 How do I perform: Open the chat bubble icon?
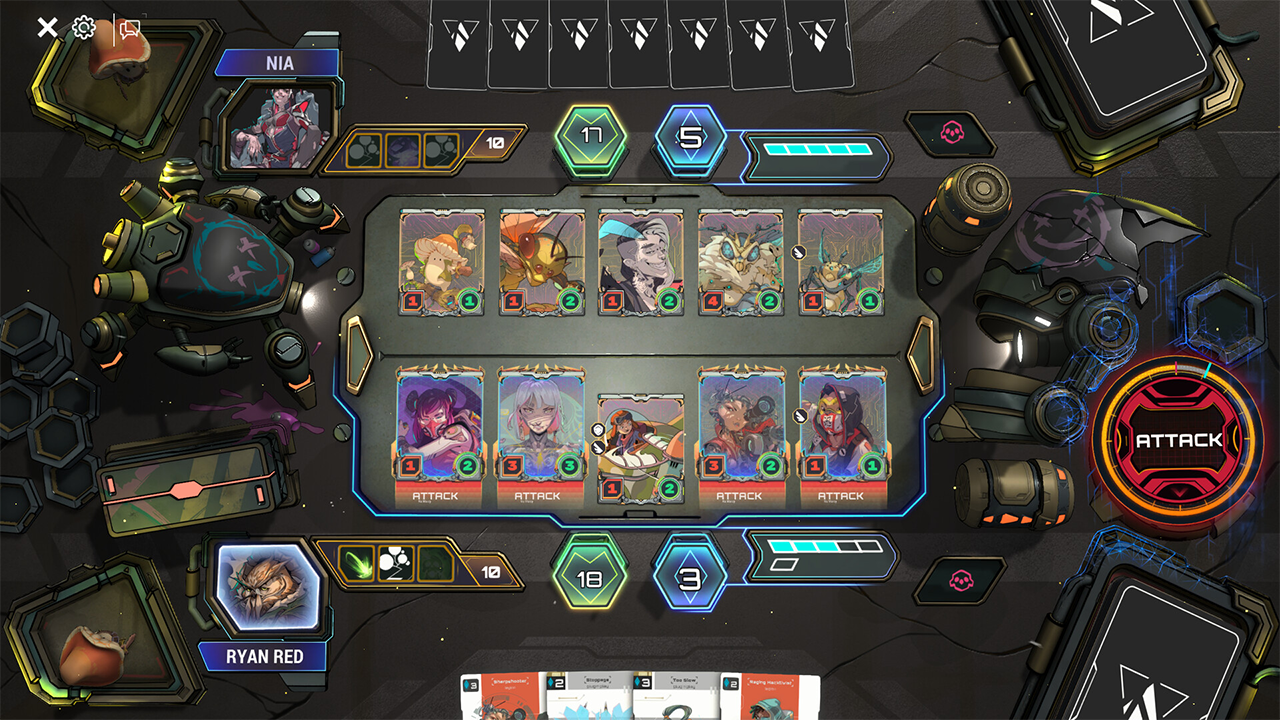(x=129, y=29)
